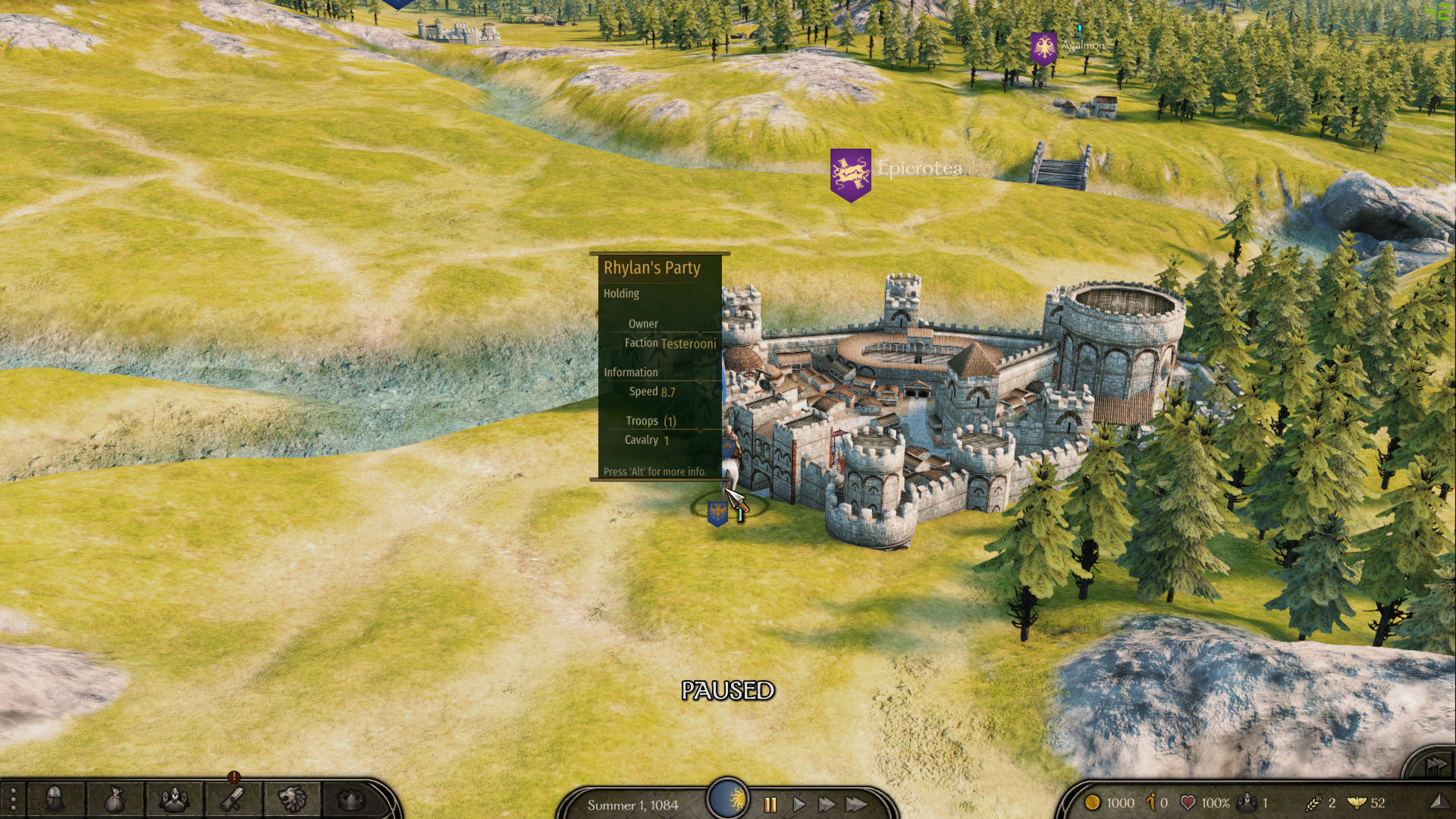Activate the double-arrow fast forward button
The image size is (1456, 819).
pos(827,805)
